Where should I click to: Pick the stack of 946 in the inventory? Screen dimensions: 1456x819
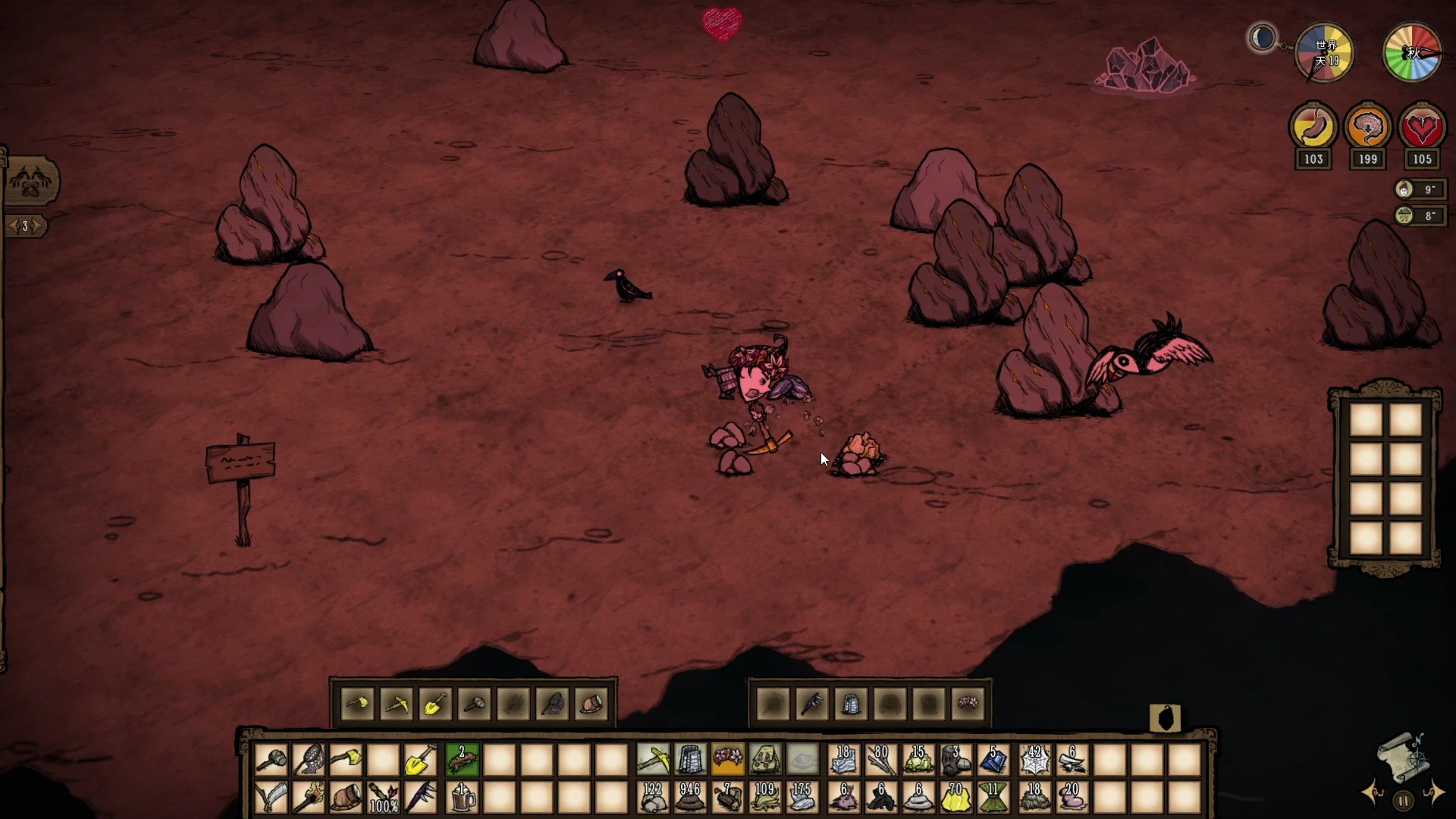pyautogui.click(x=689, y=797)
